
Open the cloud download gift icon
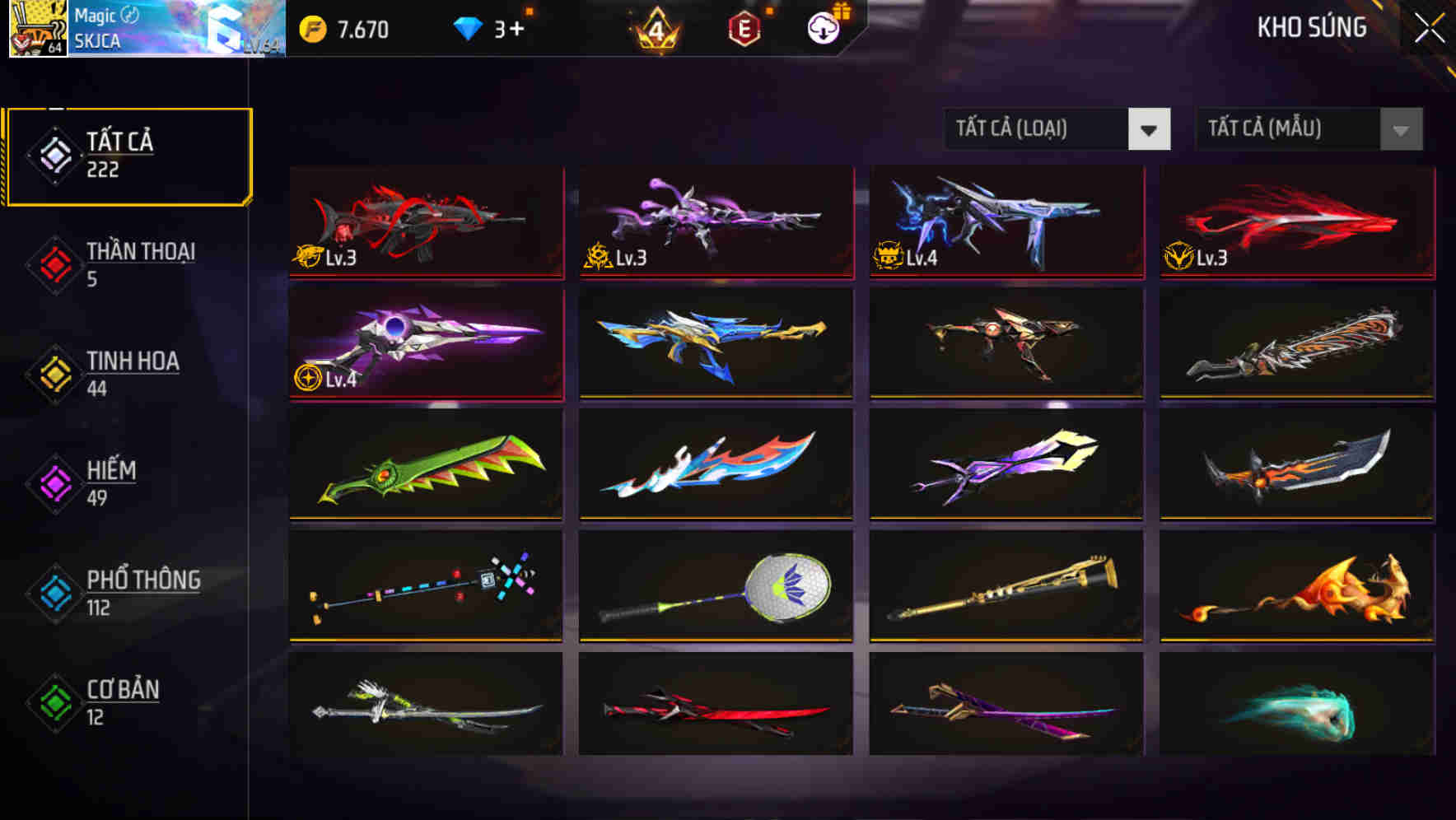824,27
